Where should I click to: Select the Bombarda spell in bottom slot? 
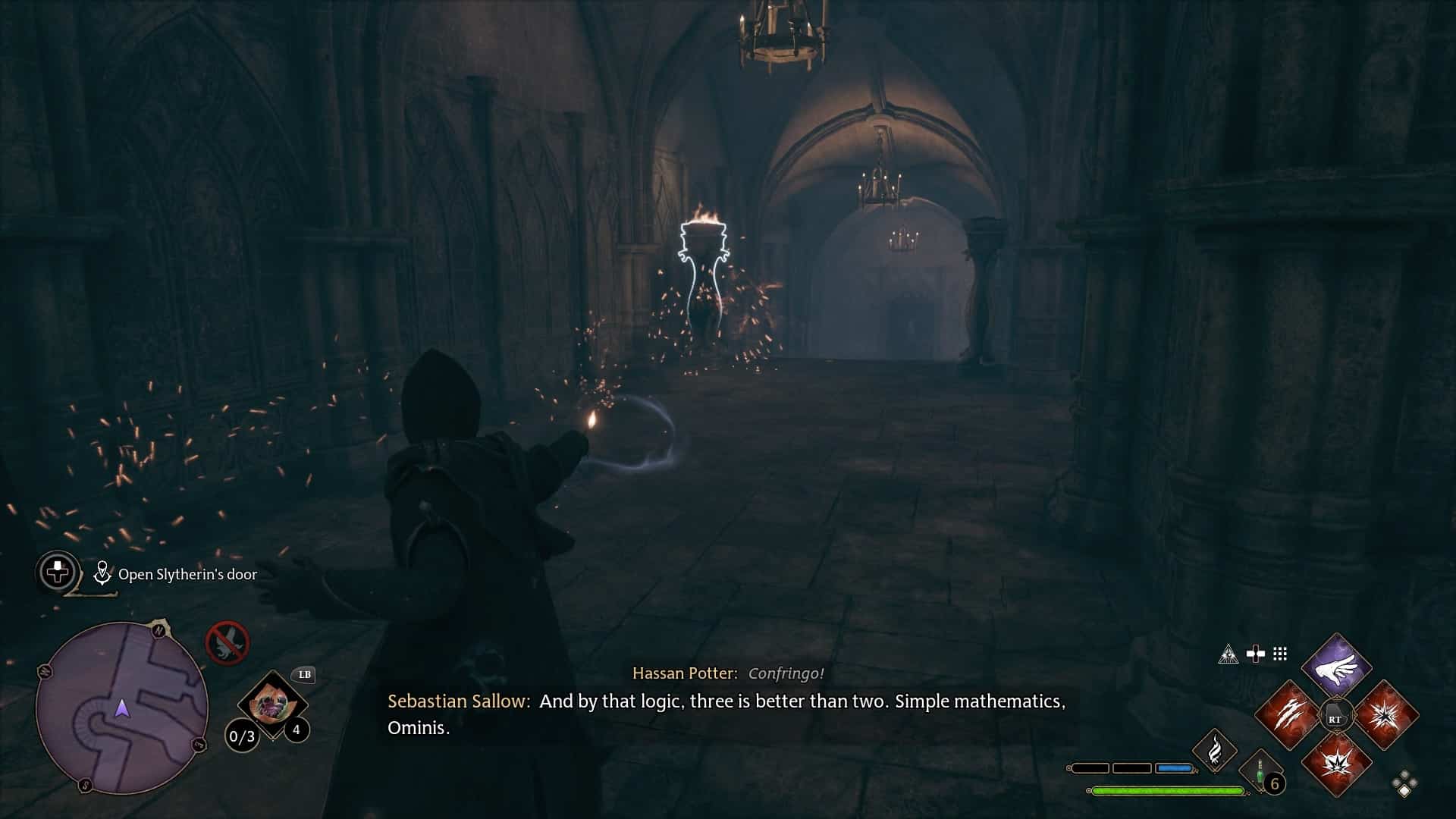(1338, 764)
